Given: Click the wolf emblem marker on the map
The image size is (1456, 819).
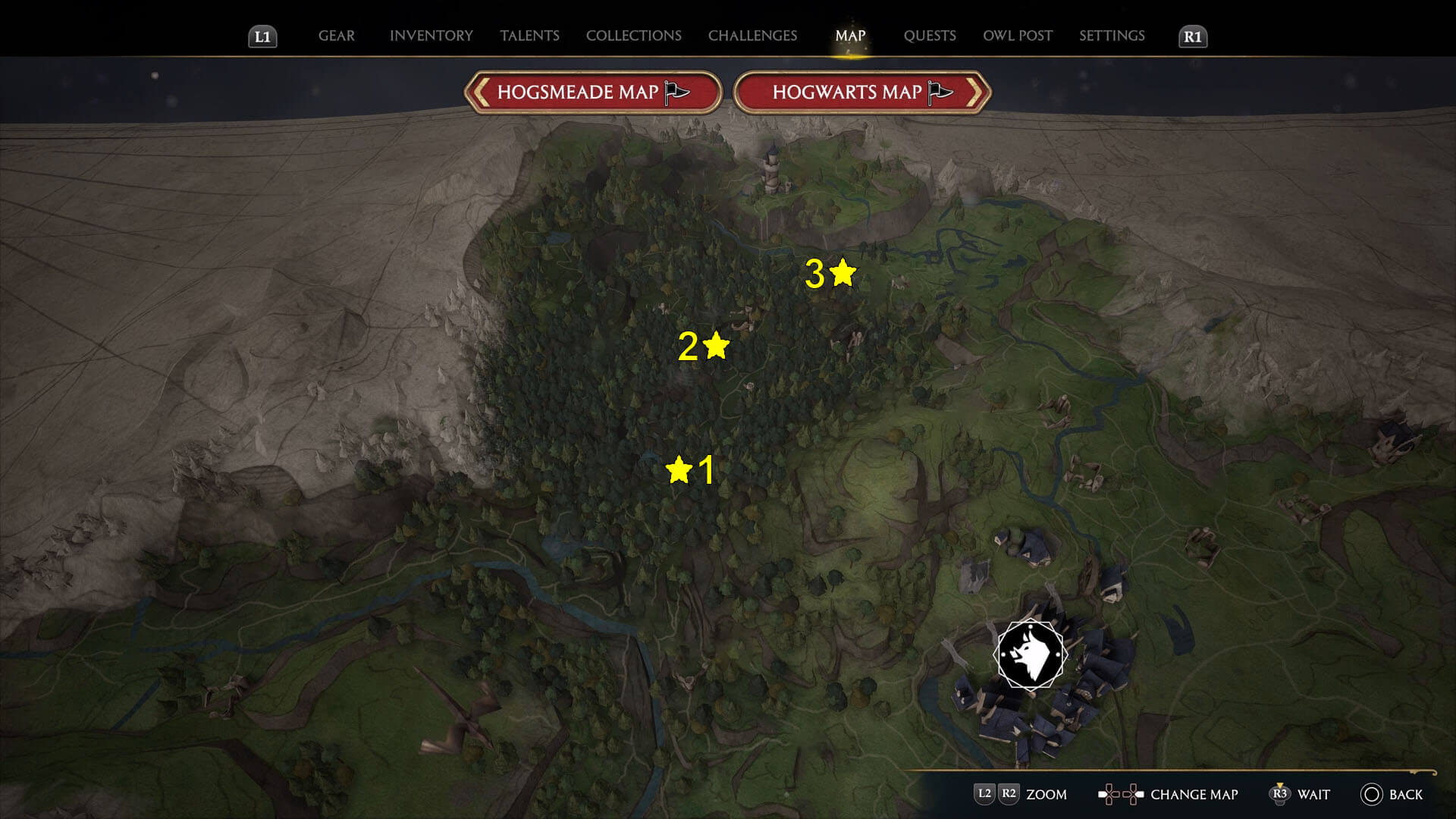Looking at the screenshot, I should click(x=1029, y=654).
